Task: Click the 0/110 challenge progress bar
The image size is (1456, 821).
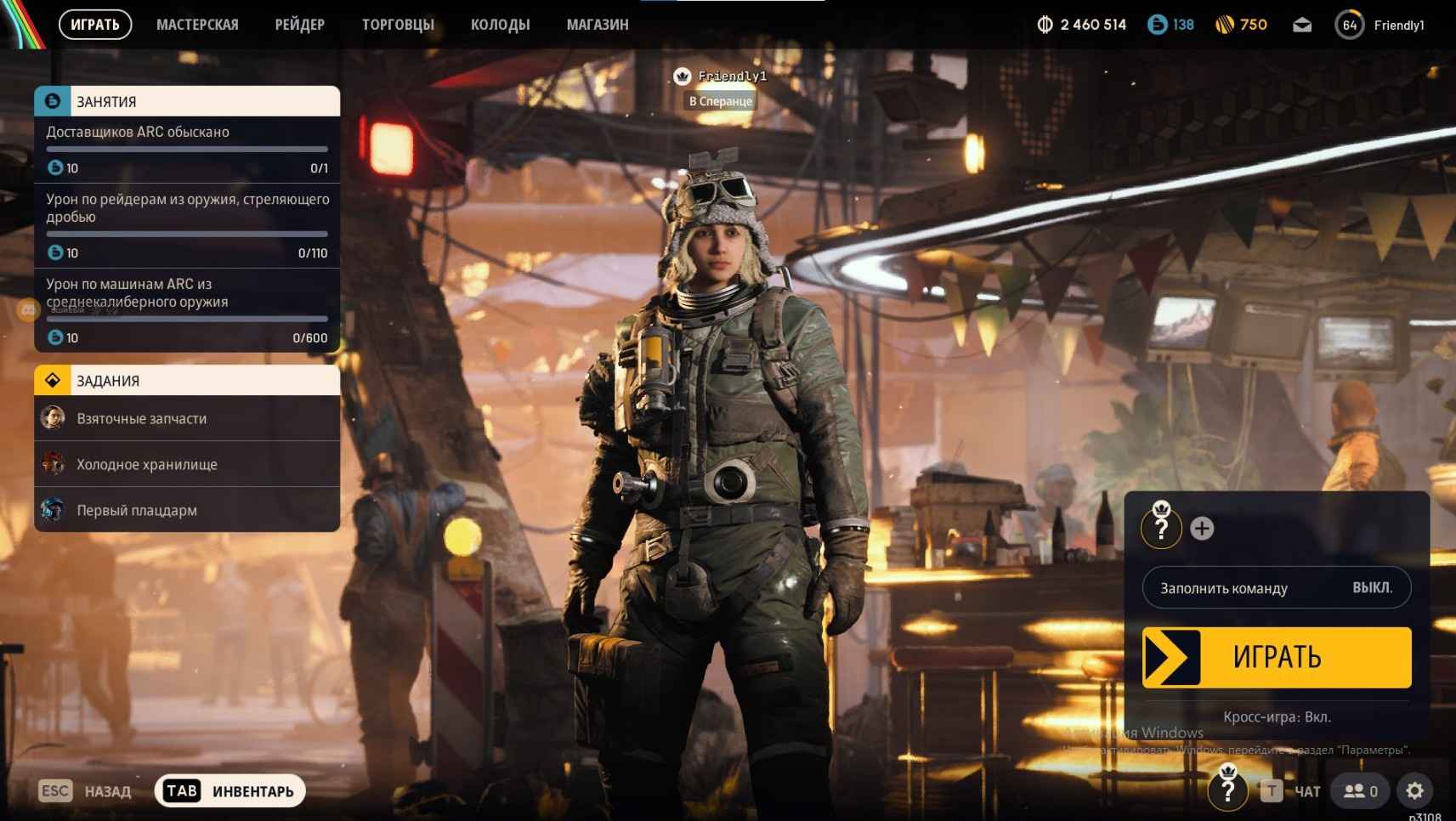Action: [187, 234]
